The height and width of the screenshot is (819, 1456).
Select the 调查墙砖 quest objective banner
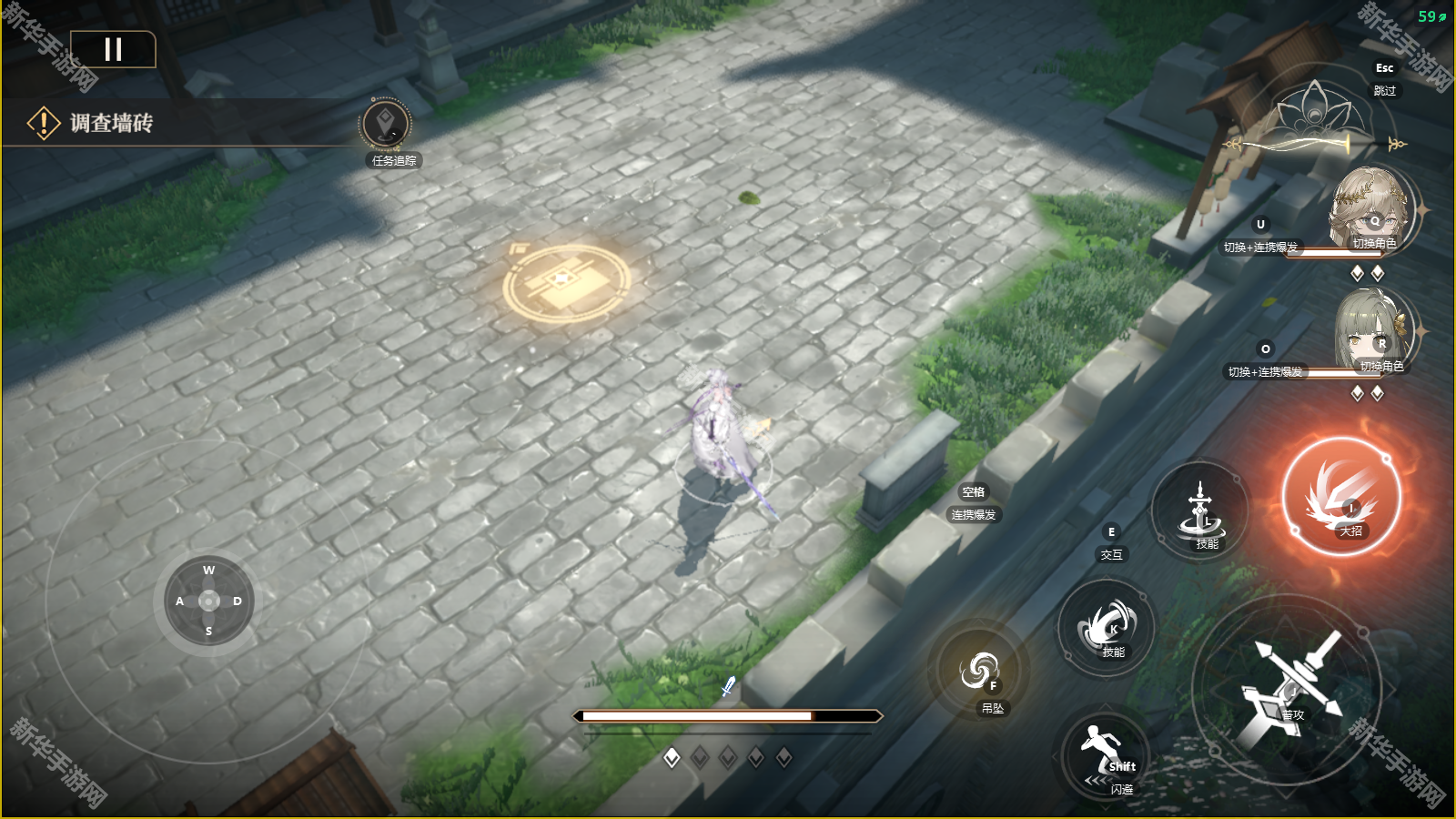(111, 123)
